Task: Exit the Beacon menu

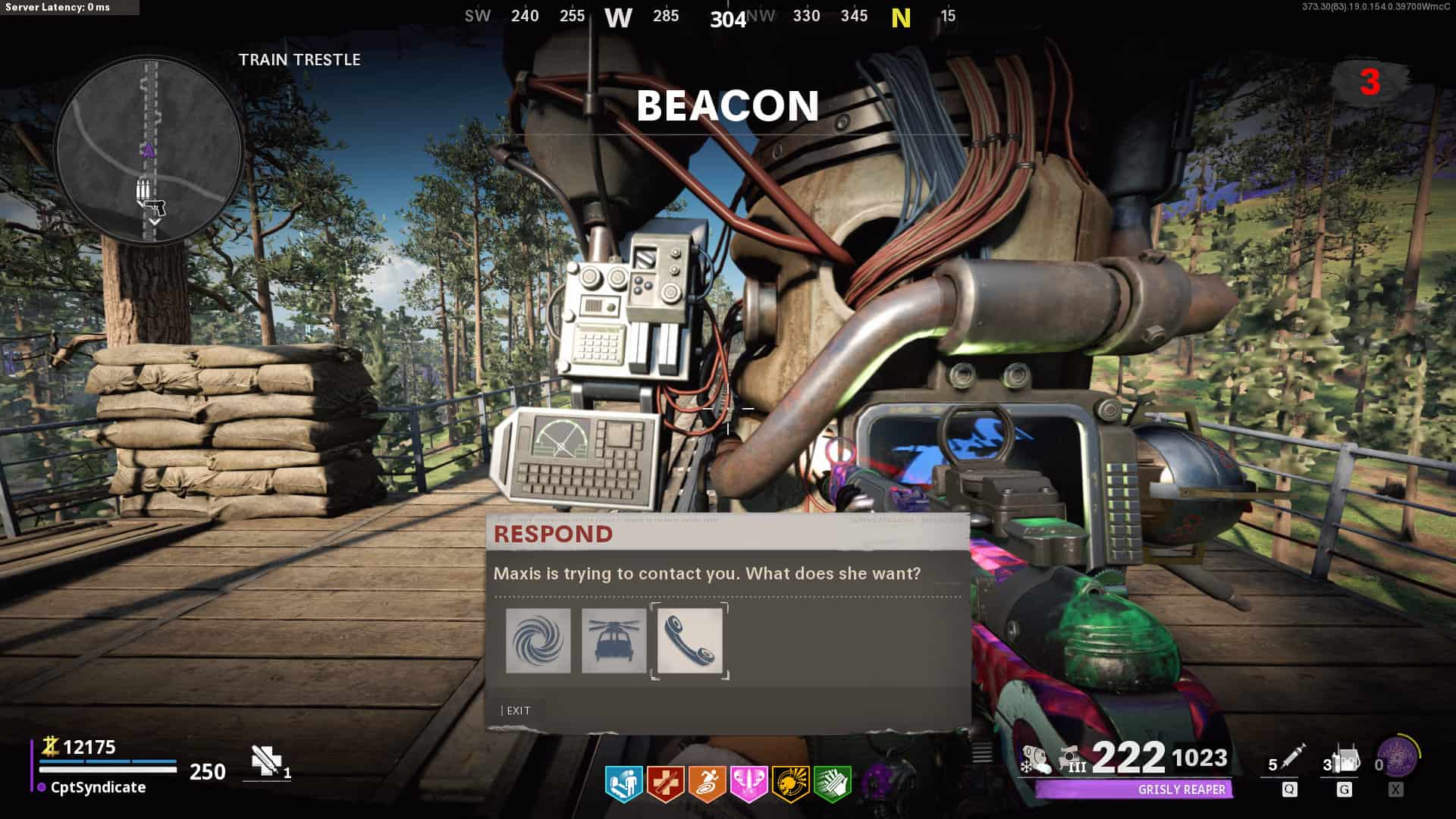Action: (517, 711)
